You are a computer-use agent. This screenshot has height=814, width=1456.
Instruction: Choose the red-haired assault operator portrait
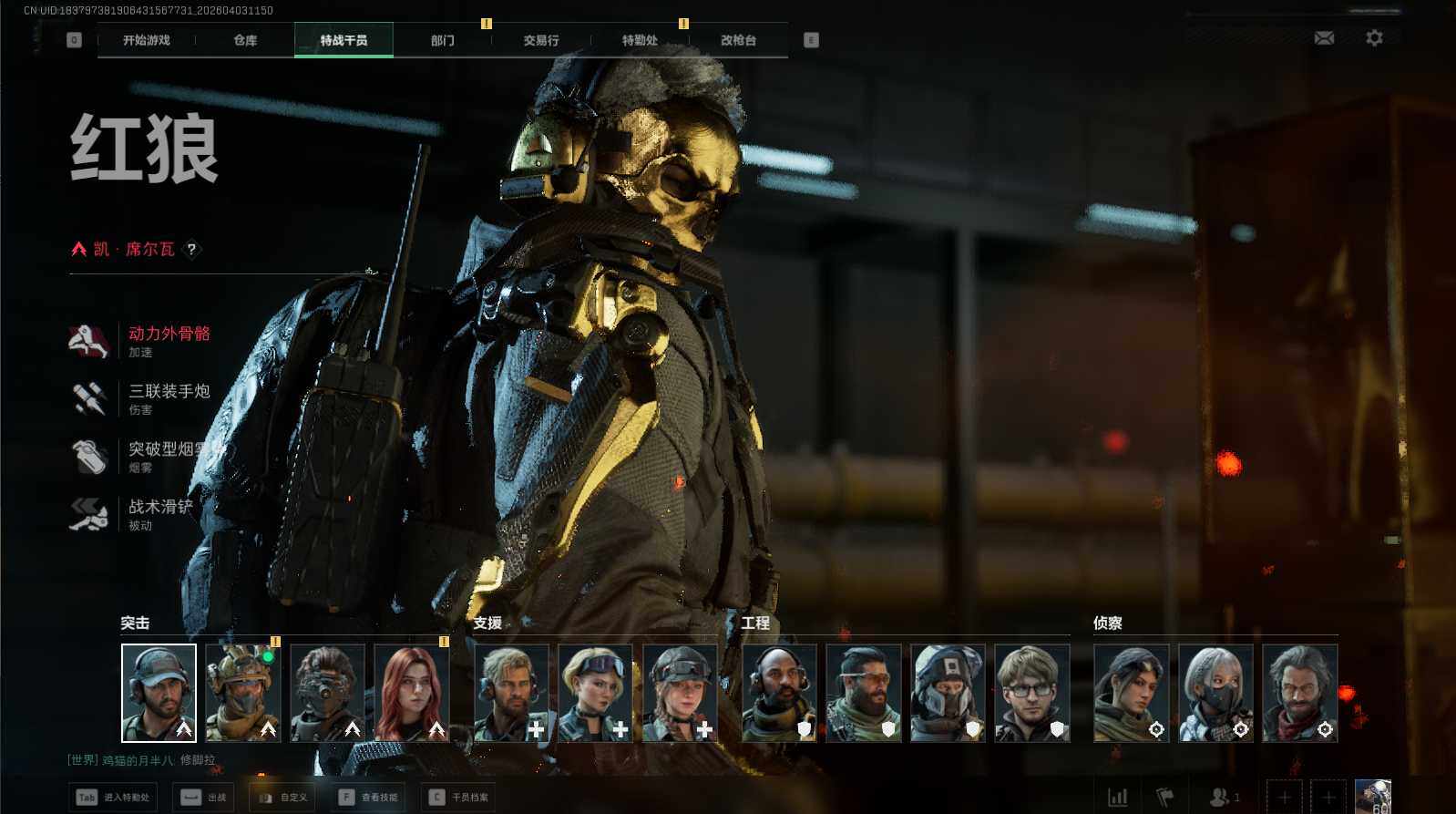[412, 693]
